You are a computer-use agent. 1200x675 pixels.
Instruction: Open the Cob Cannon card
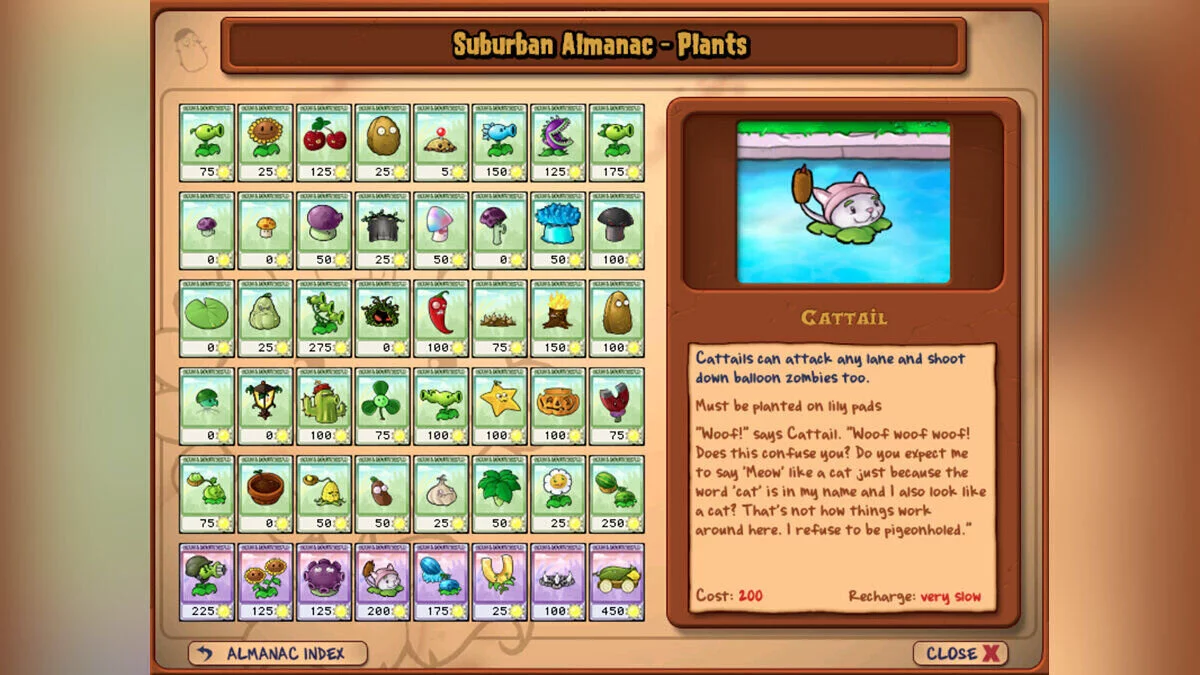pos(616,582)
